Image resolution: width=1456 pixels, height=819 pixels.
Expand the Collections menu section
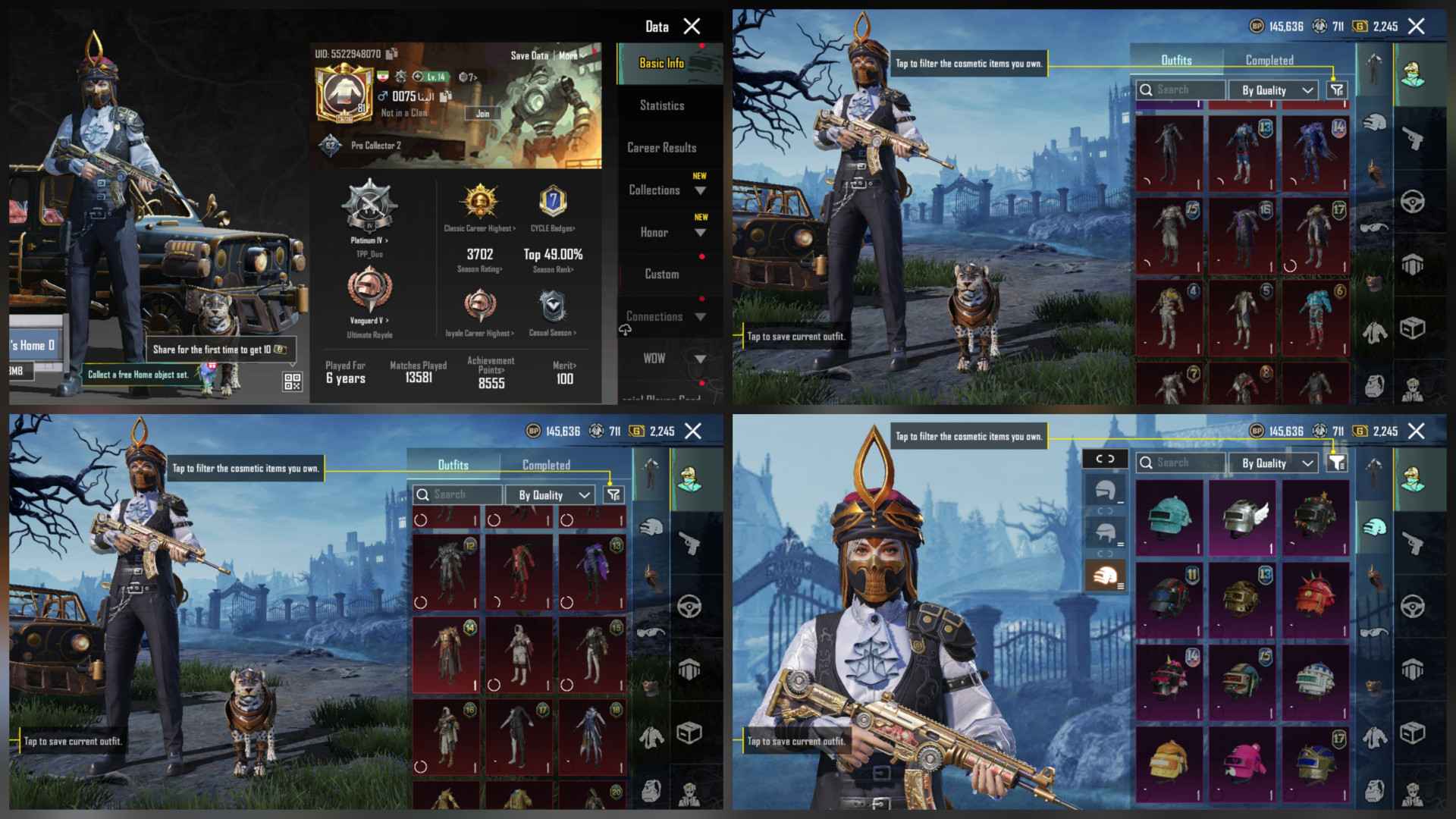[x=654, y=190]
